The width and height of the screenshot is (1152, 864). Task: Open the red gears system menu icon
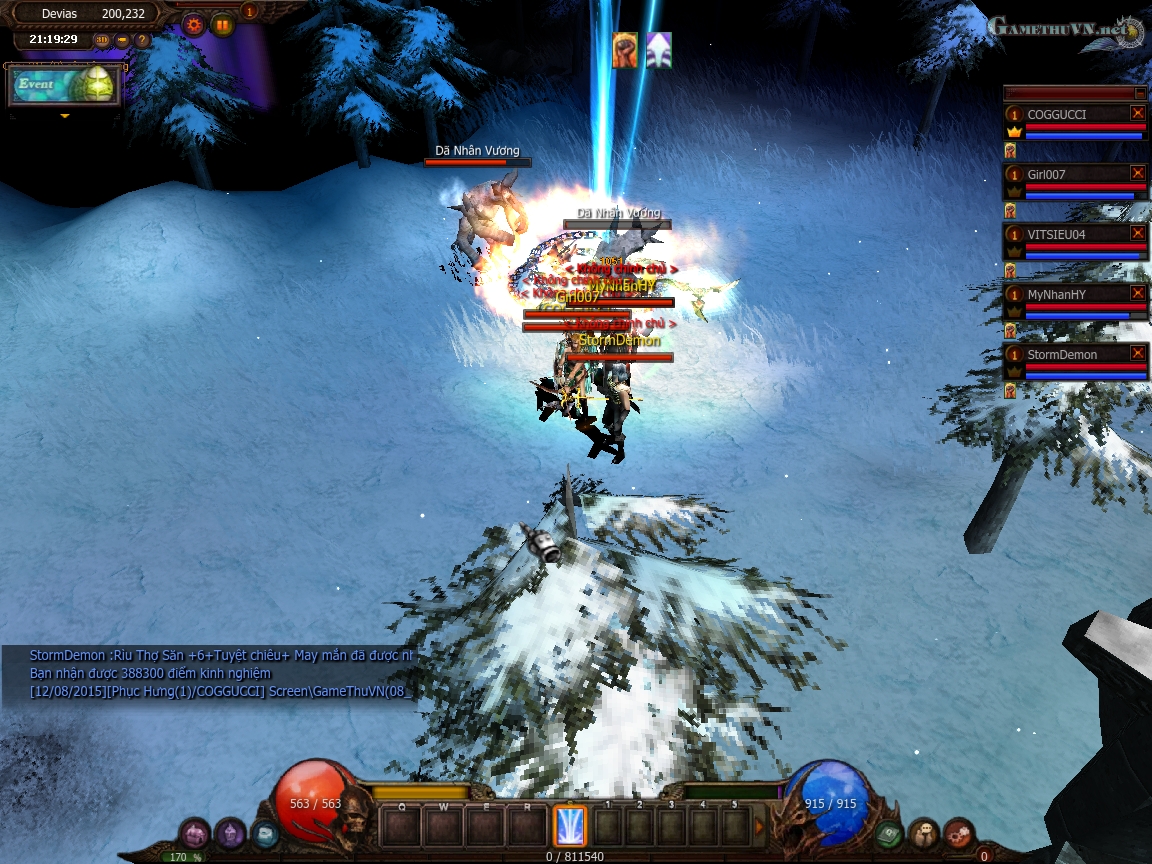[x=958, y=832]
